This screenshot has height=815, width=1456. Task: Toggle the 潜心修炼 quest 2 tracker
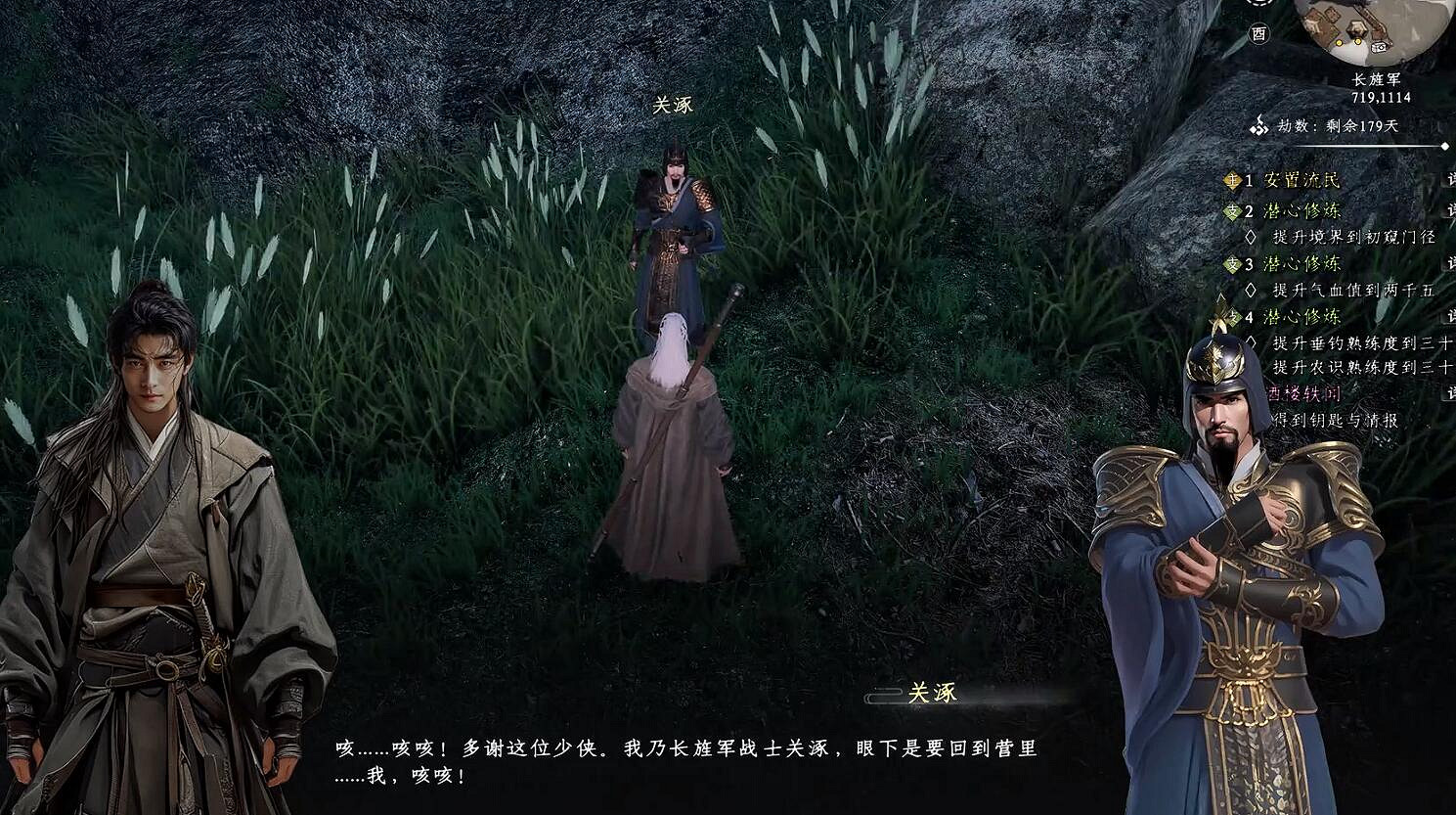[x=1302, y=211]
